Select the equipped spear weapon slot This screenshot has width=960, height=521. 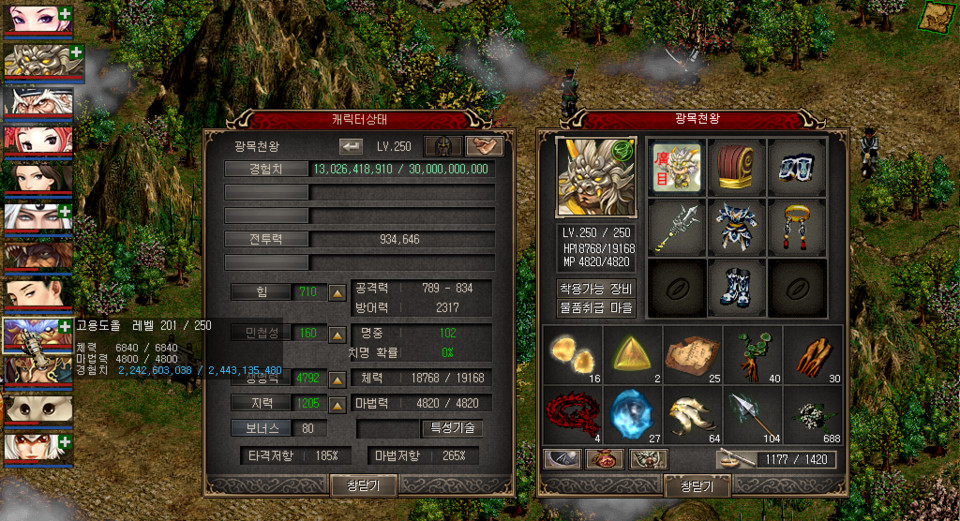pyautogui.click(x=677, y=227)
